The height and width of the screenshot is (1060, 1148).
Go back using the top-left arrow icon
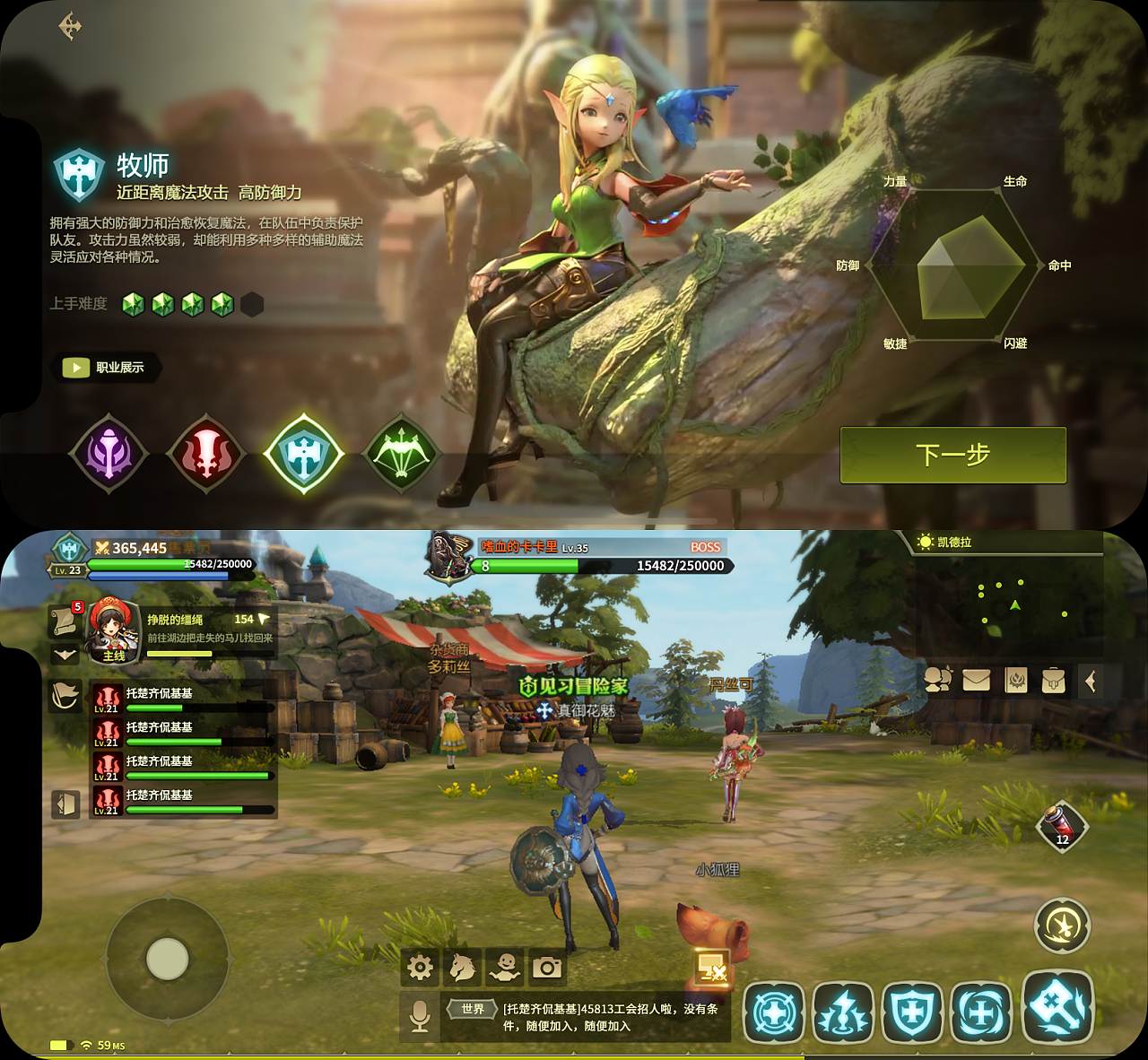[70, 26]
